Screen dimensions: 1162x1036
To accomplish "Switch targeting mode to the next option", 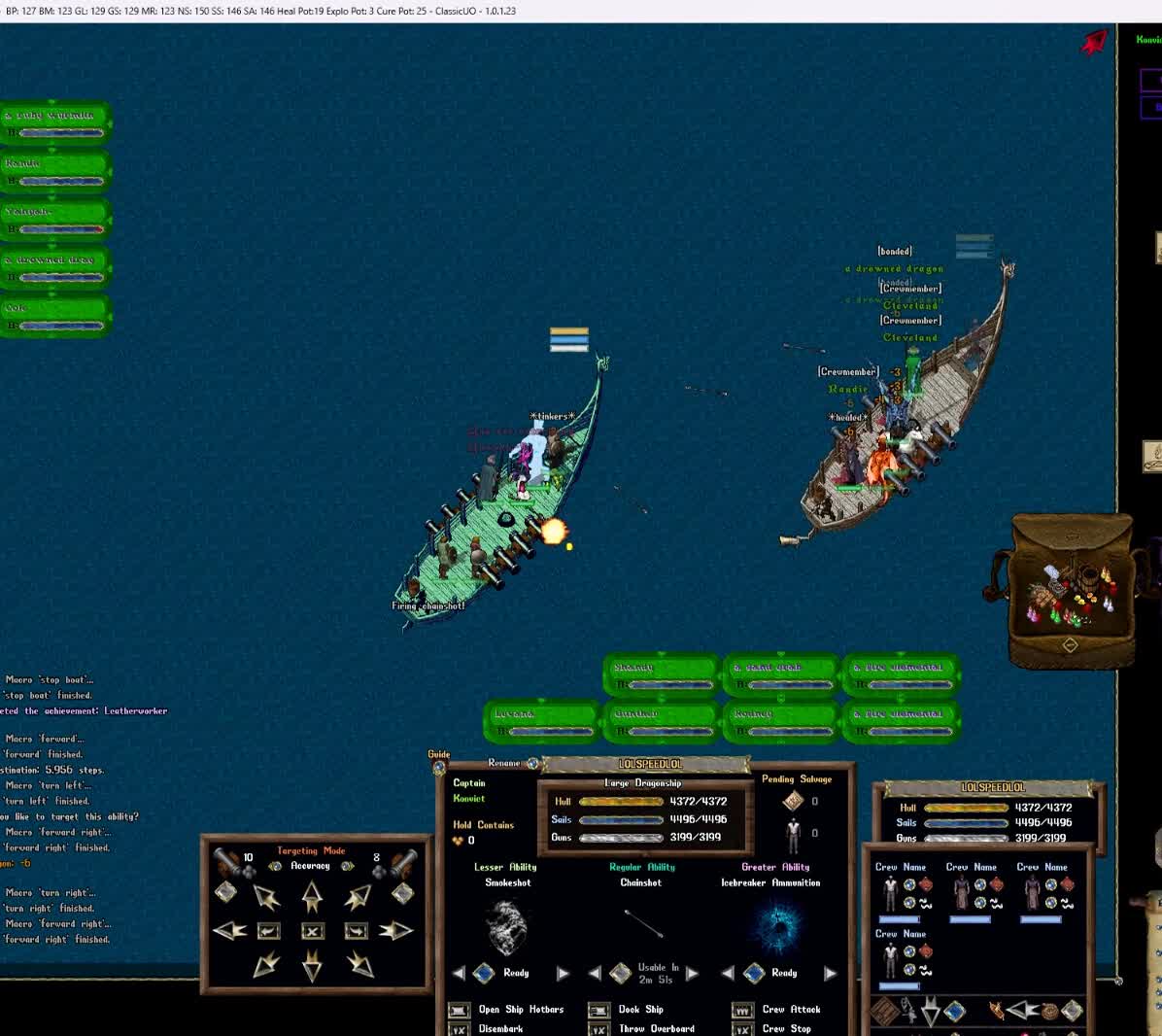I will tap(348, 866).
